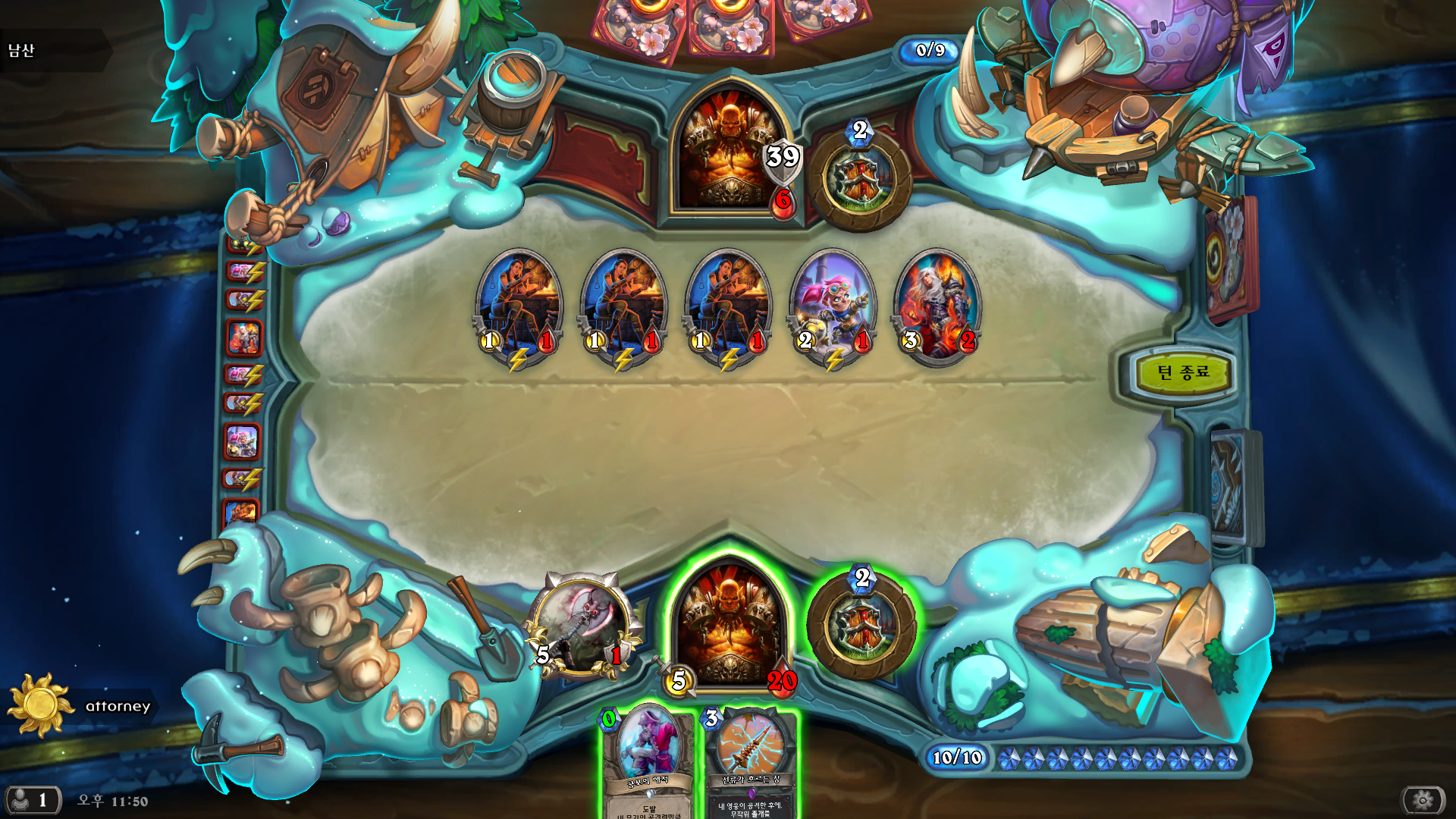Activate your Armor Up hero power
Viewport: 1456px width, 819px height.
[861, 627]
